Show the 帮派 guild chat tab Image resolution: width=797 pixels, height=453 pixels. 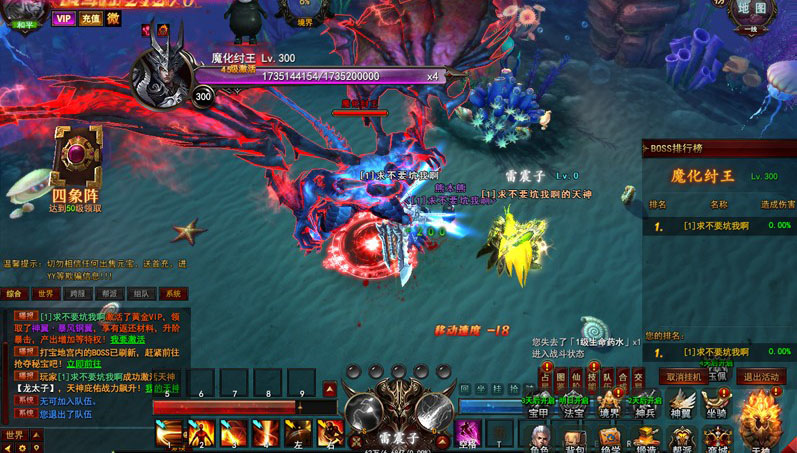point(109,294)
